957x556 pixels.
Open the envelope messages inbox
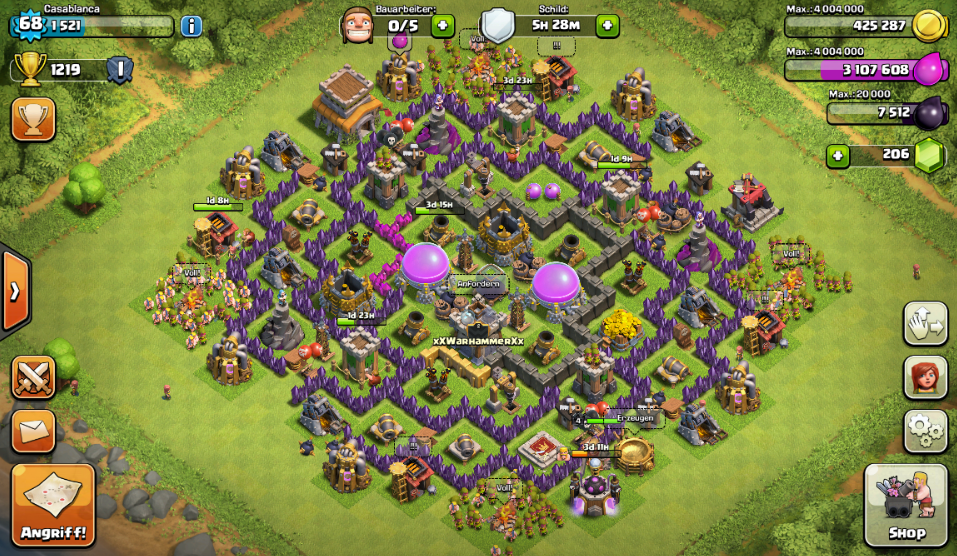pos(33,431)
